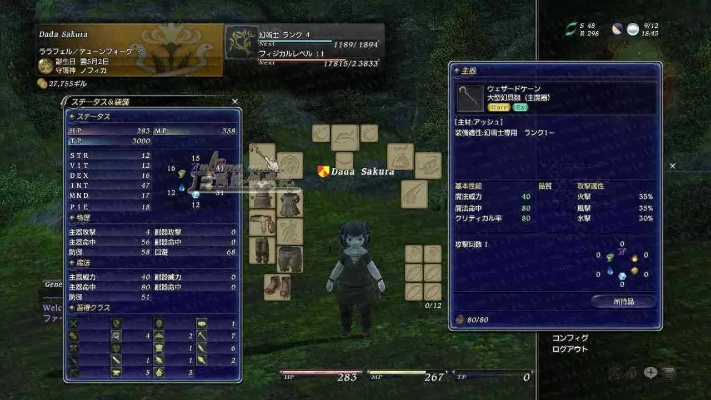Screen dimensions: 711x400
Task: Choose ログアウト to log out
Action: (x=571, y=352)
